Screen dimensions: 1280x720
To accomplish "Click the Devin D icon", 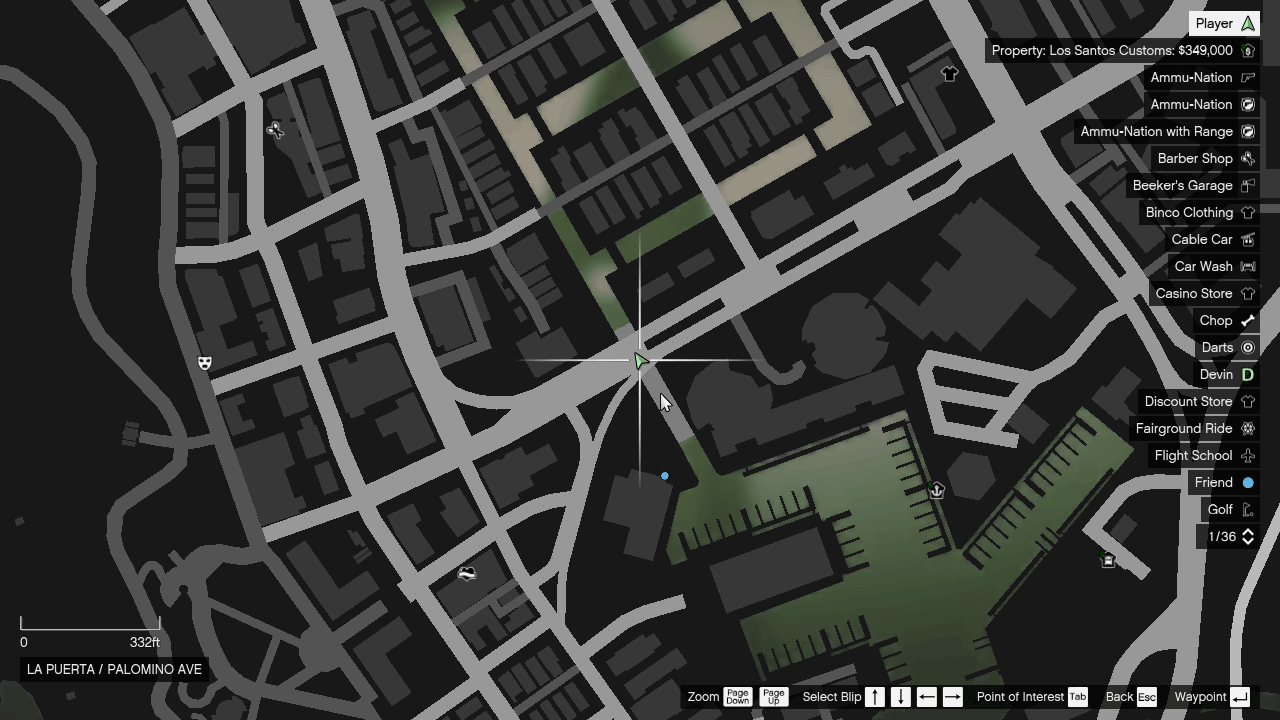I will click(1248, 374).
